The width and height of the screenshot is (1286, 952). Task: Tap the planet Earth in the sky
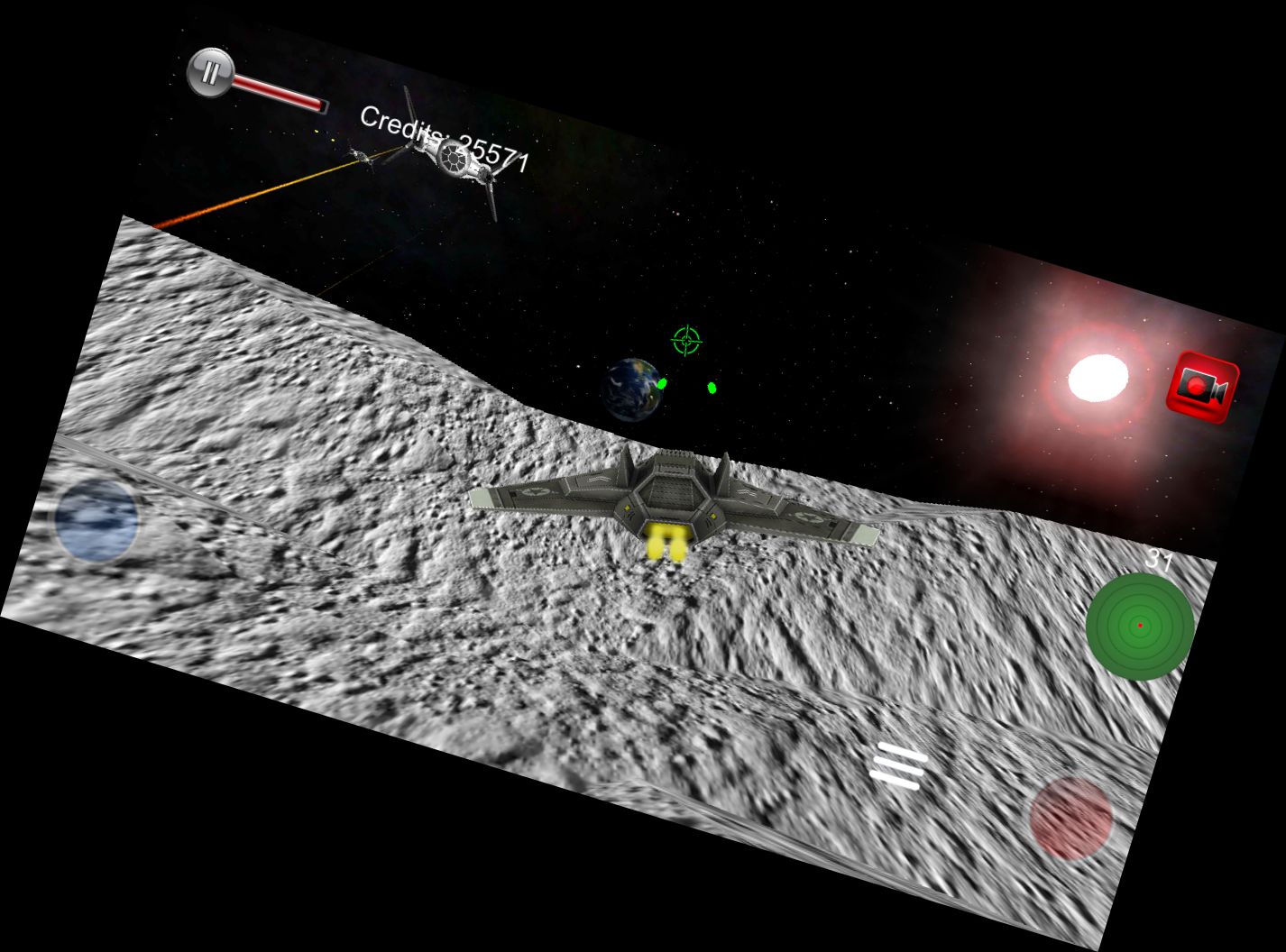(634, 388)
